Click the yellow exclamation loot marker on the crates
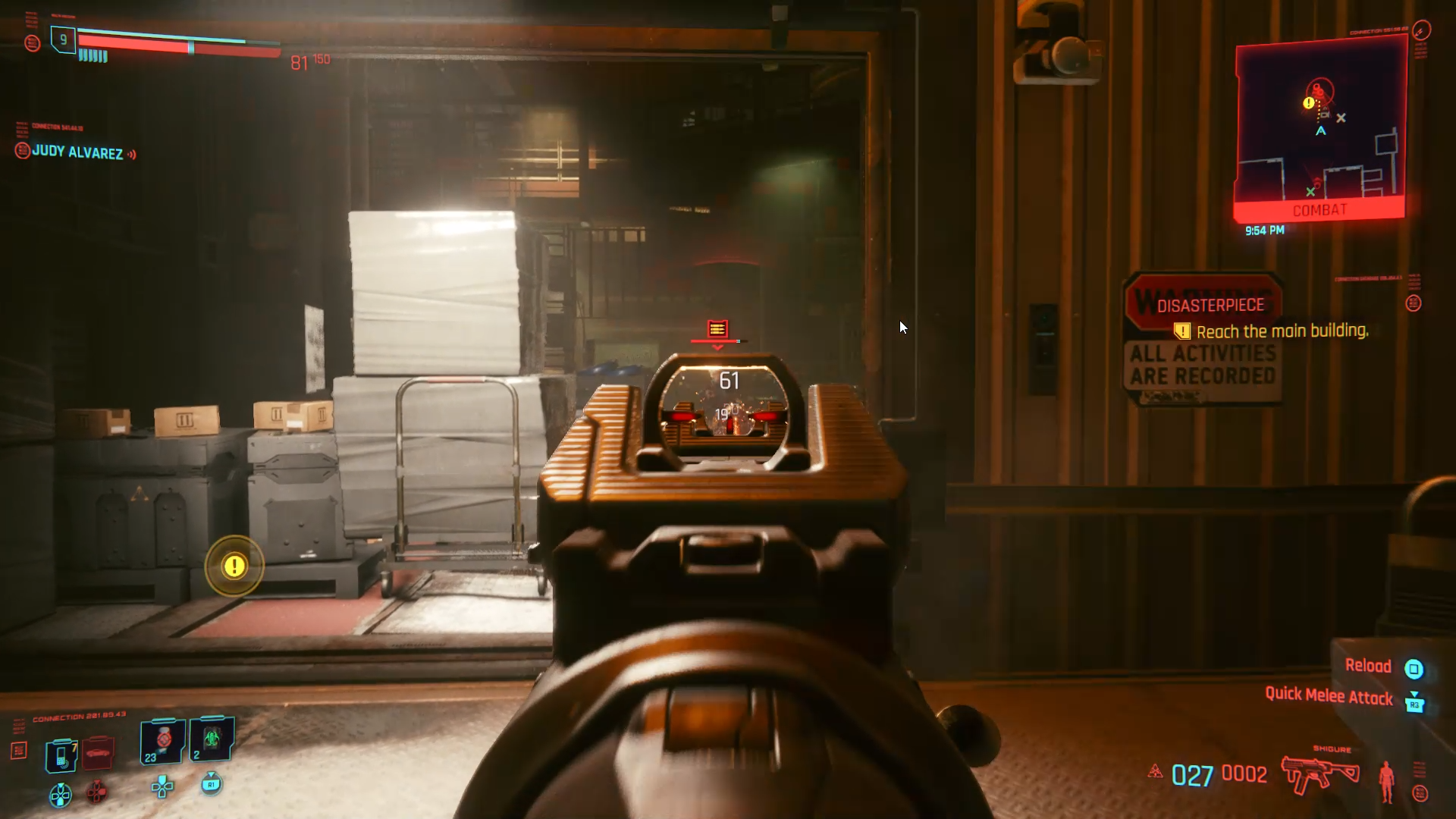 click(234, 567)
